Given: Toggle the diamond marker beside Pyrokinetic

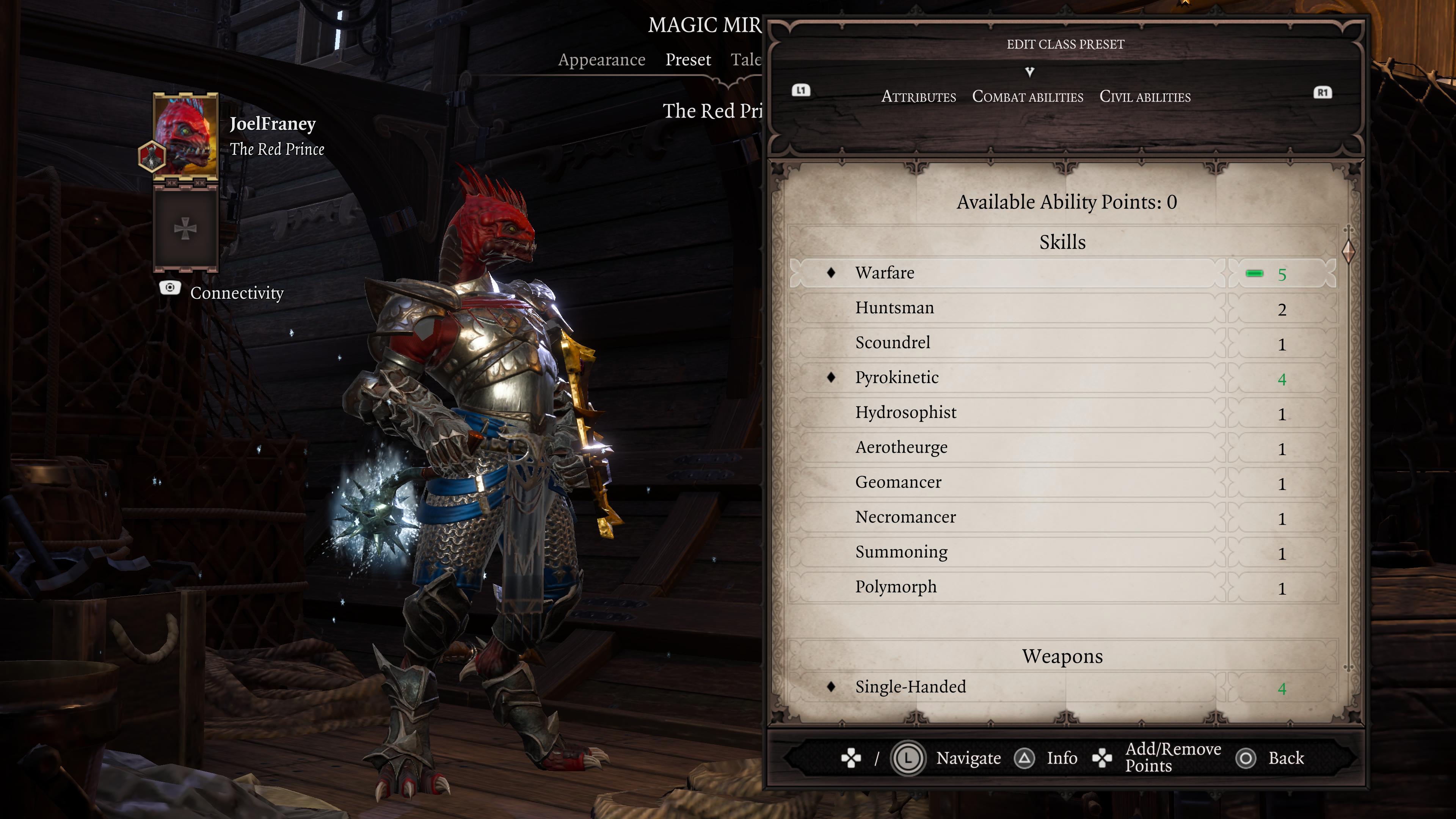Looking at the screenshot, I should pos(831,378).
